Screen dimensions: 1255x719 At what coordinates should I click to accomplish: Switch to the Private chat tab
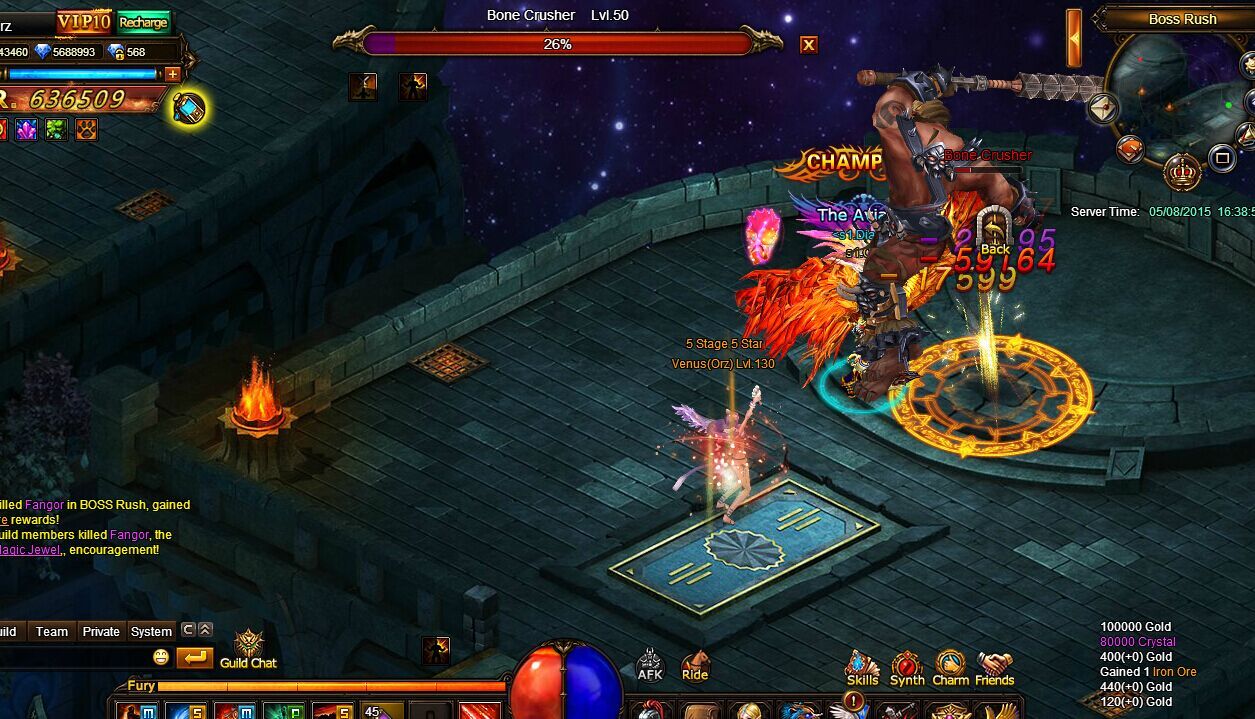click(x=101, y=631)
